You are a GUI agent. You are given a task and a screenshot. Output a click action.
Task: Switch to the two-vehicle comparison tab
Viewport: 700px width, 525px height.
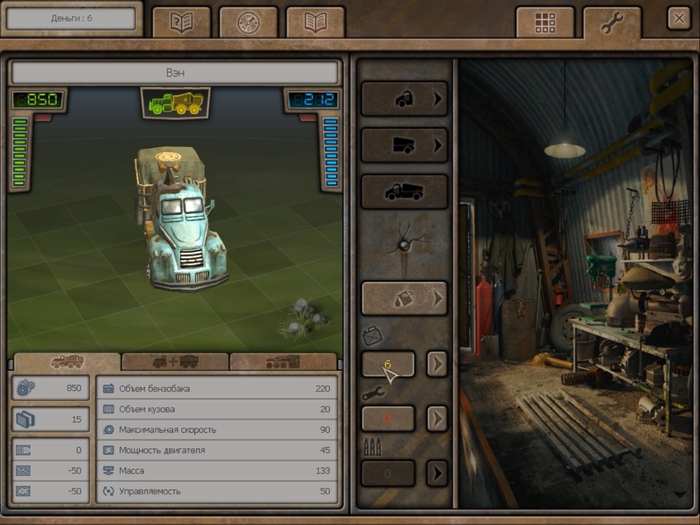[x=175, y=361]
